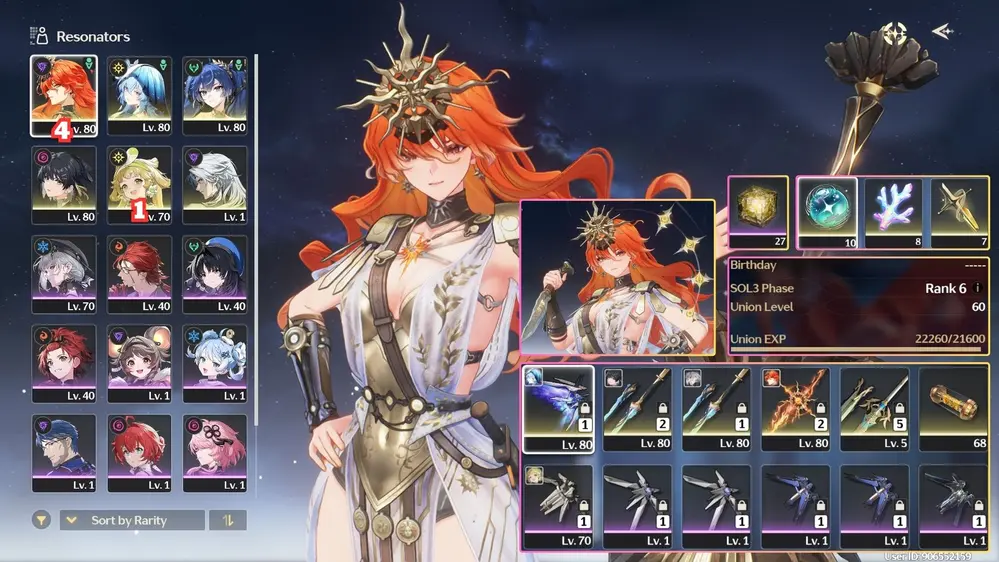The height and width of the screenshot is (562, 999).
Task: Select the golden cube item slot
Action: [x=758, y=212]
